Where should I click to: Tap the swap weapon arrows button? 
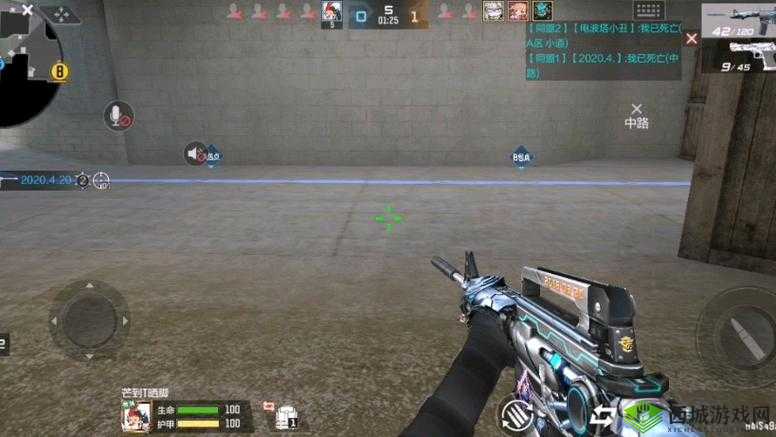pos(605,415)
